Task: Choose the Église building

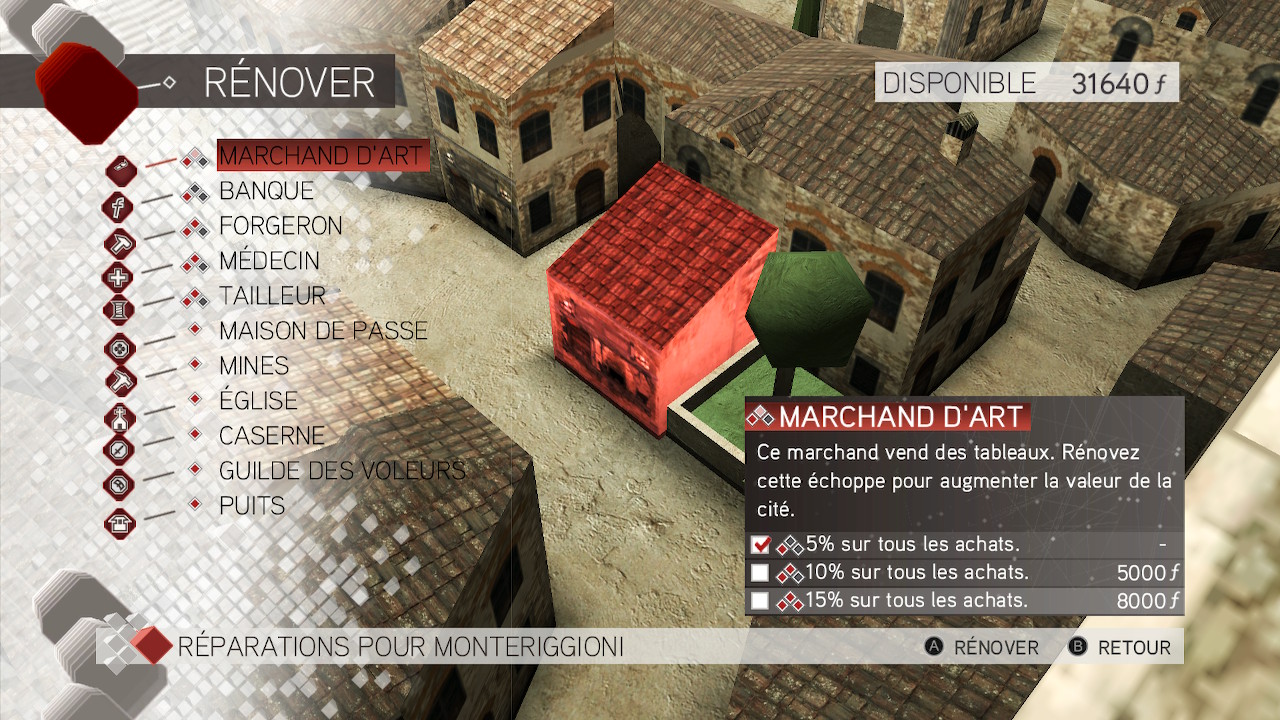Action: 258,401
